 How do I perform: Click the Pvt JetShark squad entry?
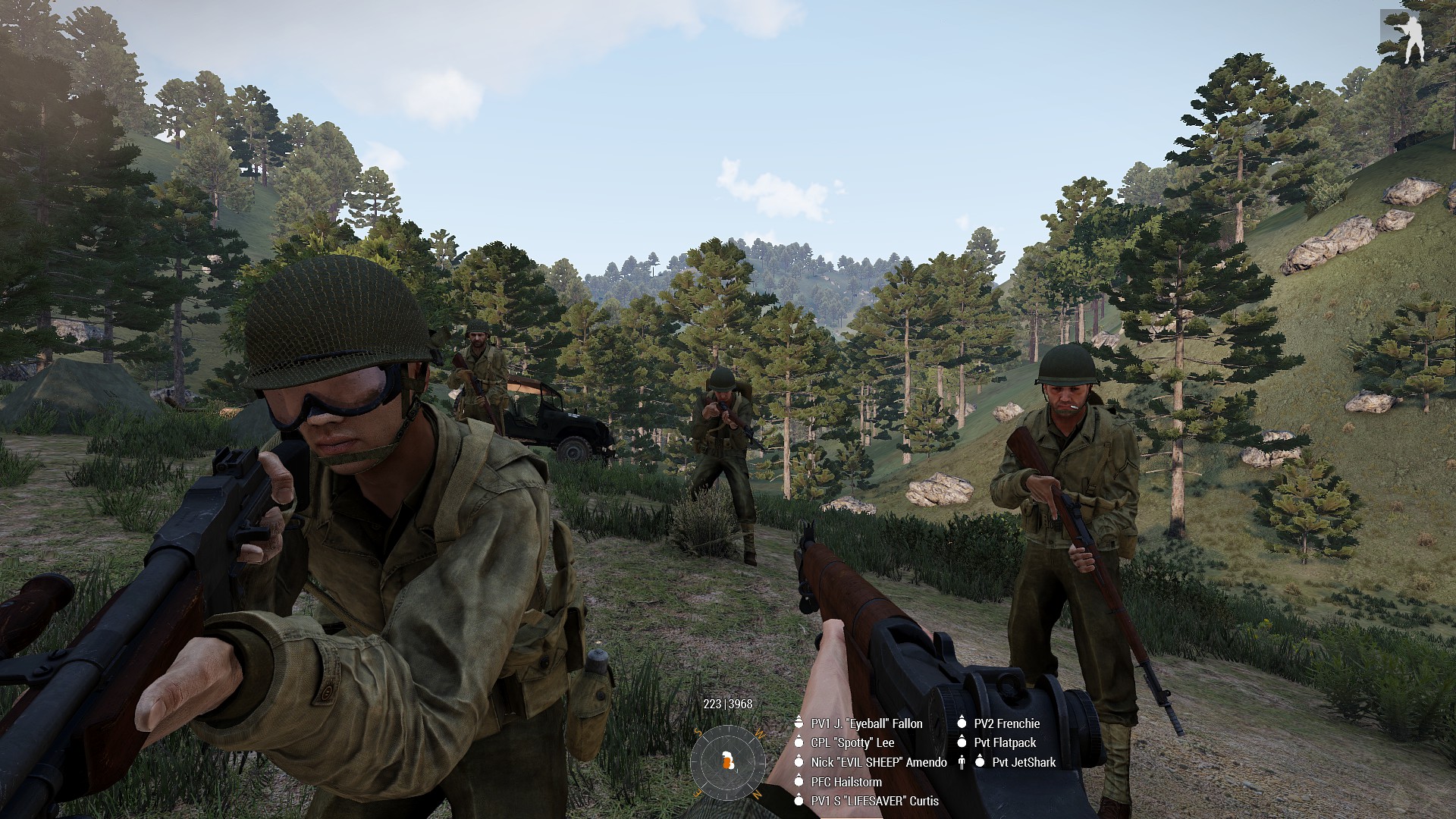tap(1023, 762)
